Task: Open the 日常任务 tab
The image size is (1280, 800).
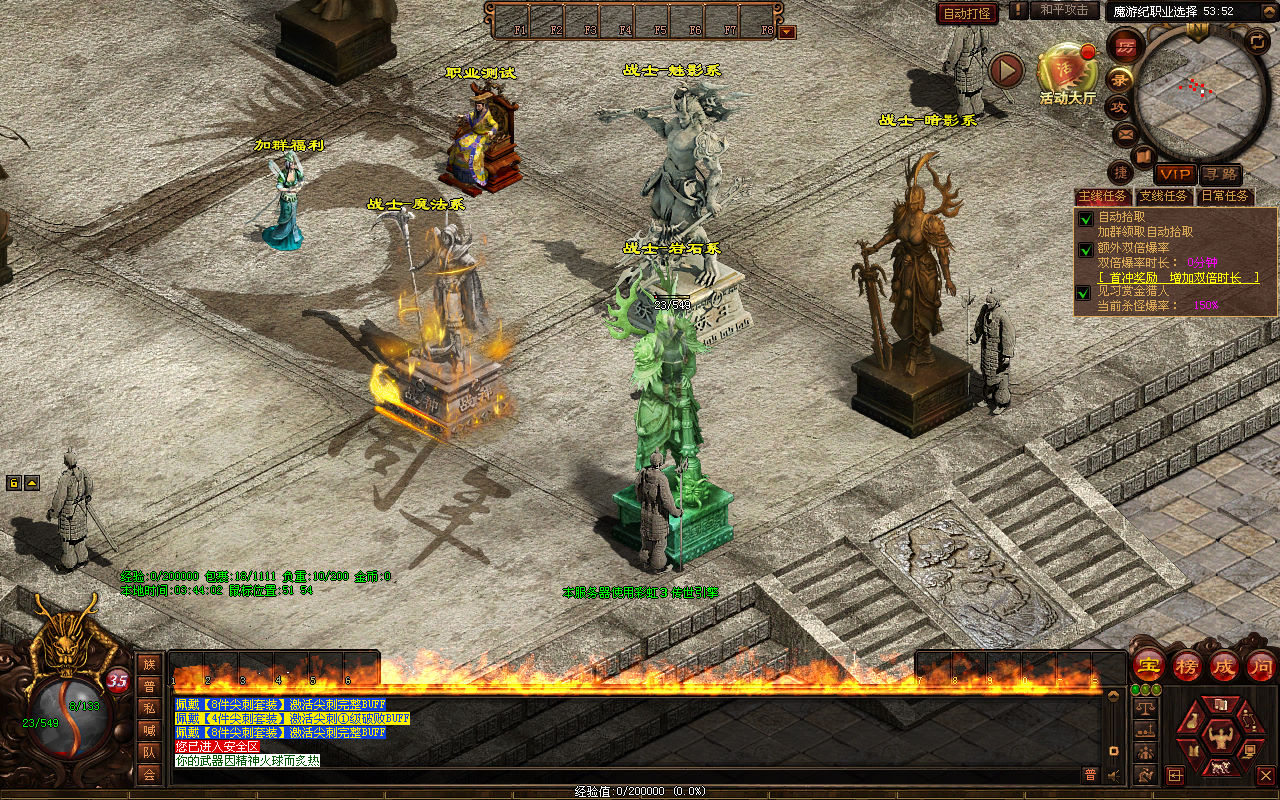Action: coord(1224,197)
